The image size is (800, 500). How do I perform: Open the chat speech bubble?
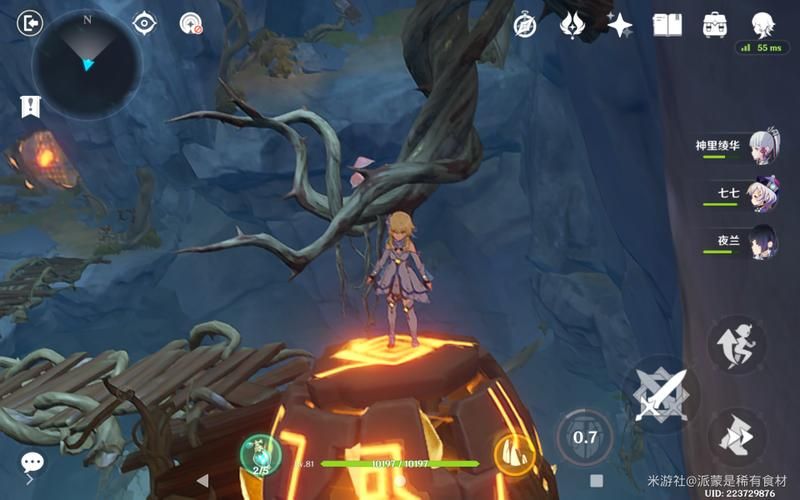click(x=32, y=462)
